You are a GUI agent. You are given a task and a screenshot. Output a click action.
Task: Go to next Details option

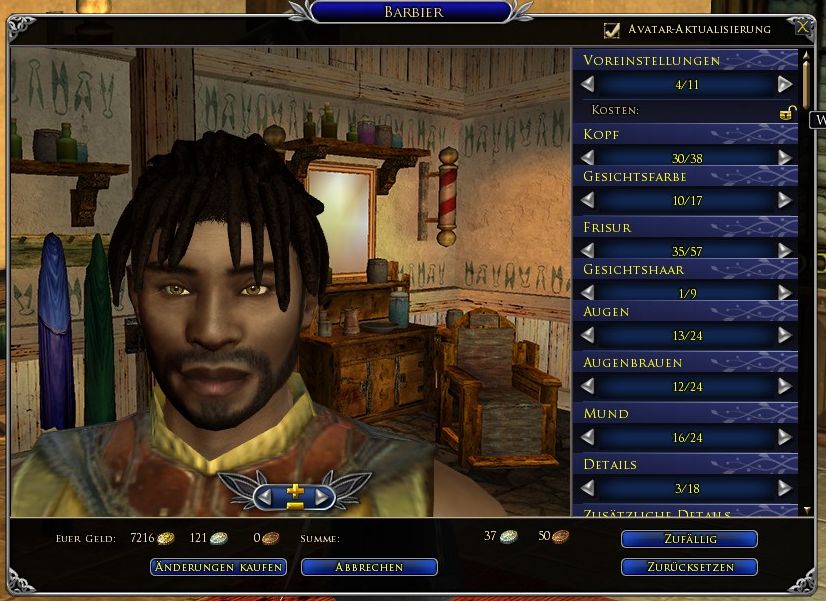click(x=784, y=488)
